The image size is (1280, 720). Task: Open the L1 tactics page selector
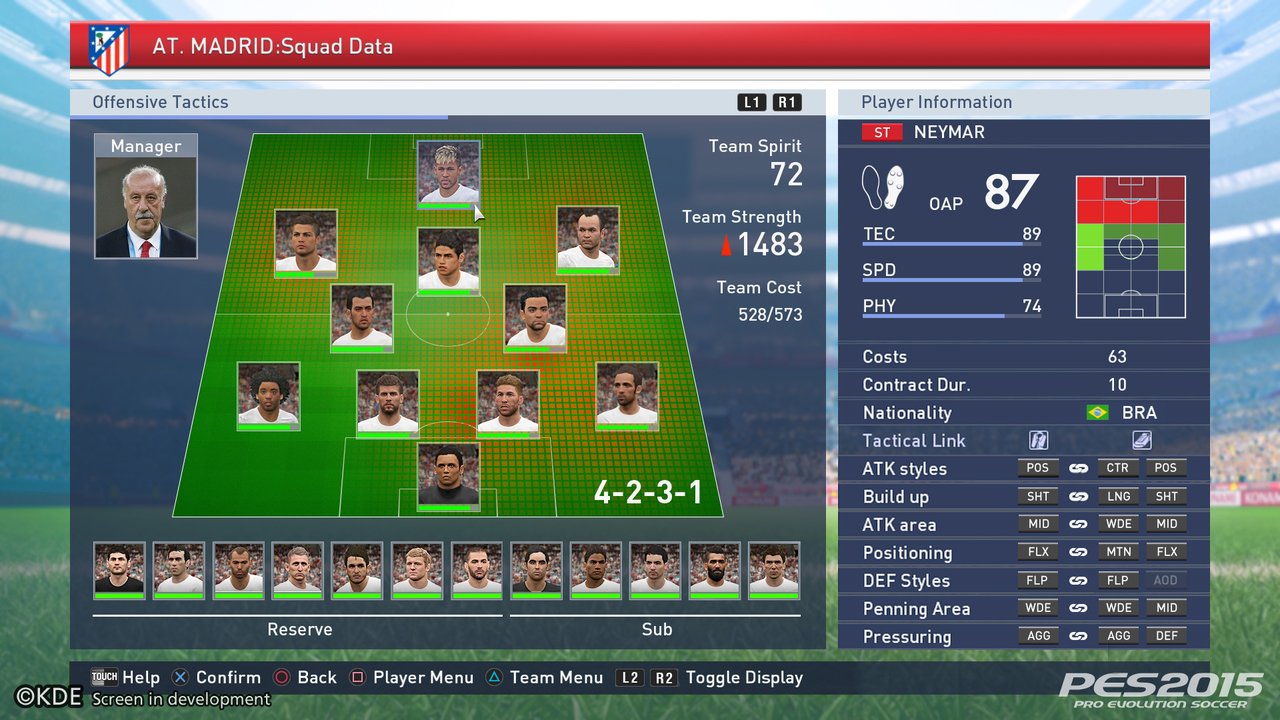(x=751, y=101)
